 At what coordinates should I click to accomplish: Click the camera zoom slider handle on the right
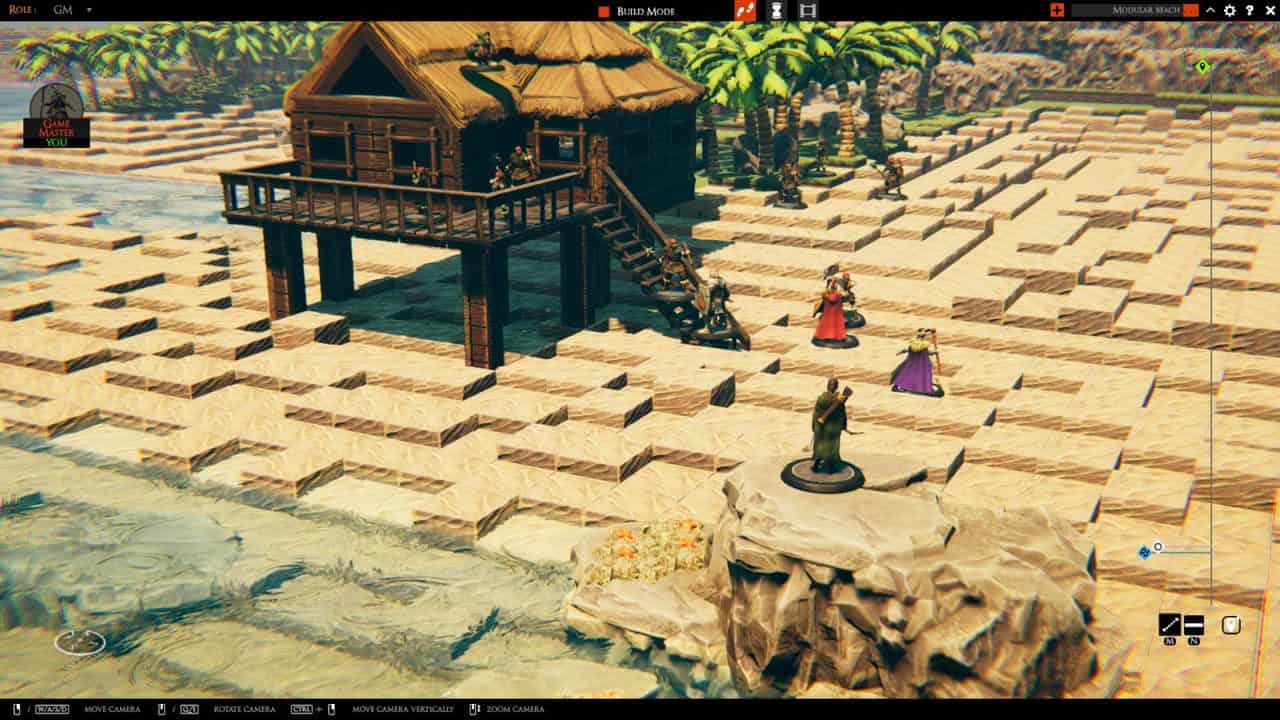1157,546
